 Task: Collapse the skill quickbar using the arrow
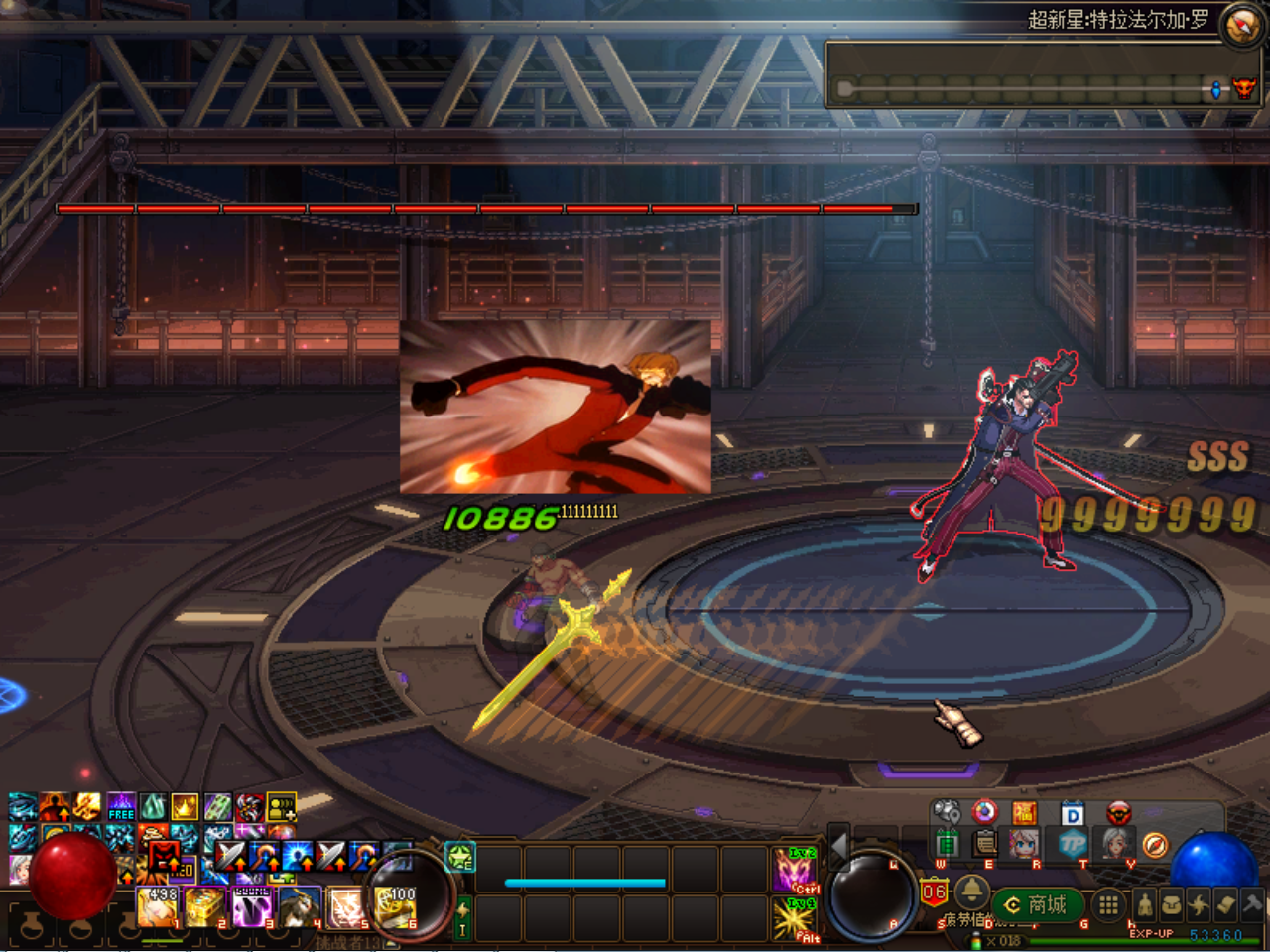[x=838, y=848]
